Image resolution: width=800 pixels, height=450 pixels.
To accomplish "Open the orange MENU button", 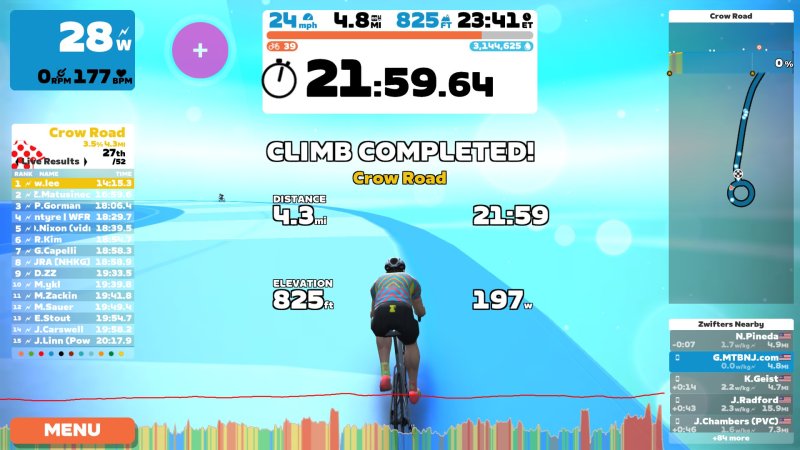I will coord(72,430).
